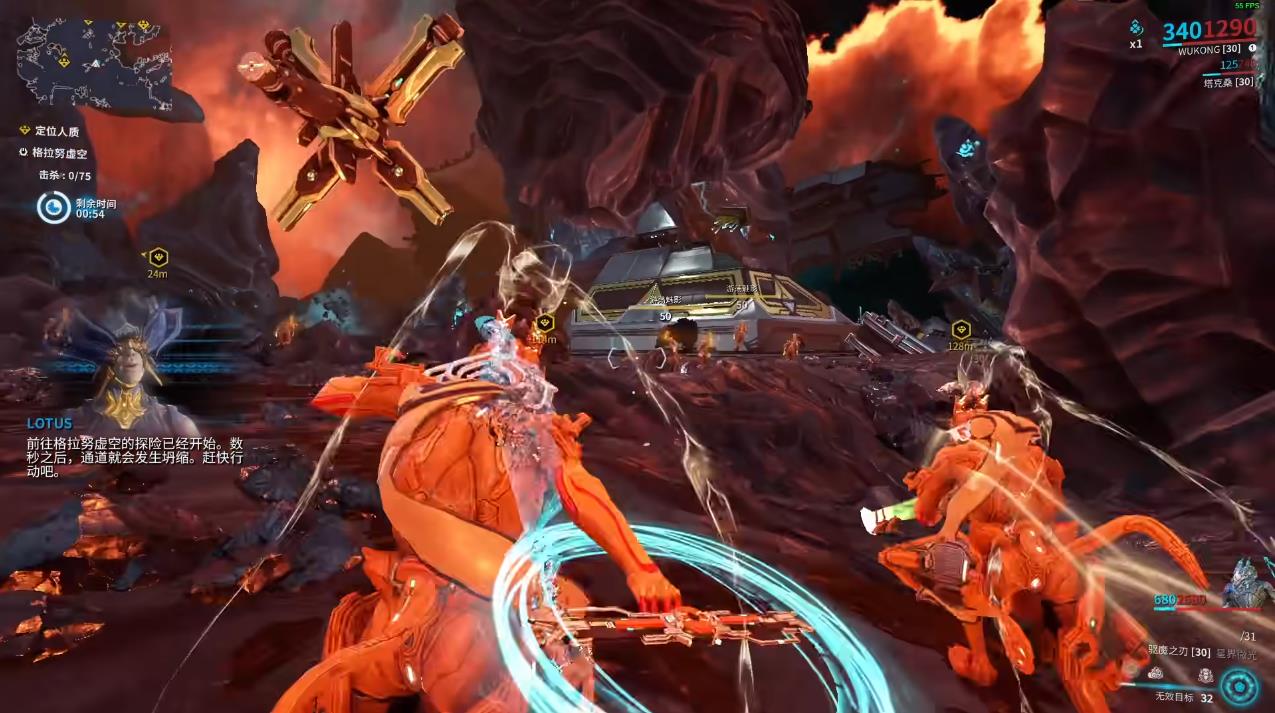Click the squad member portrait
The image size is (1275, 713).
tap(1246, 583)
